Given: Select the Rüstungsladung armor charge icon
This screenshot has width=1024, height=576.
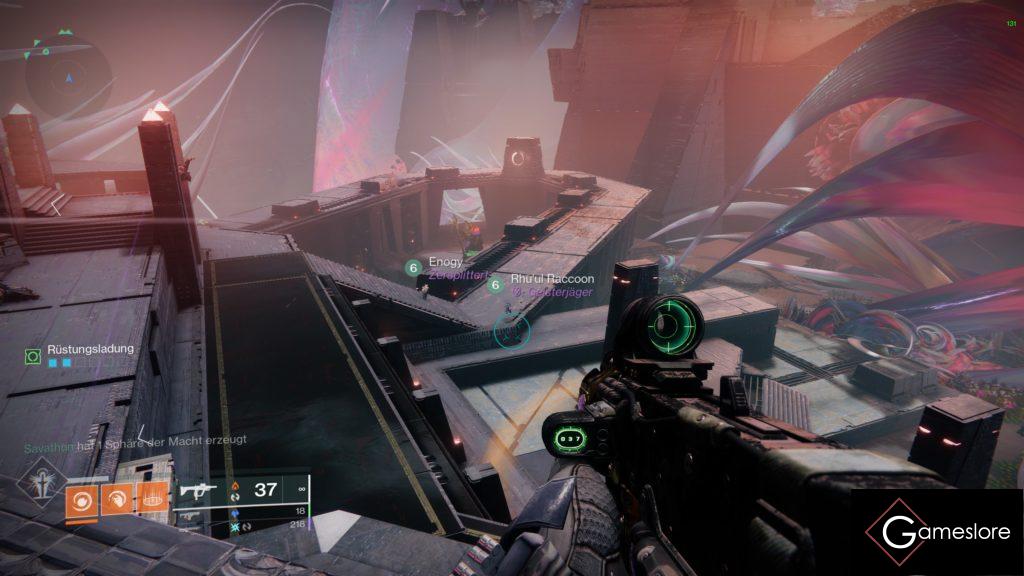Looking at the screenshot, I should tap(33, 355).
